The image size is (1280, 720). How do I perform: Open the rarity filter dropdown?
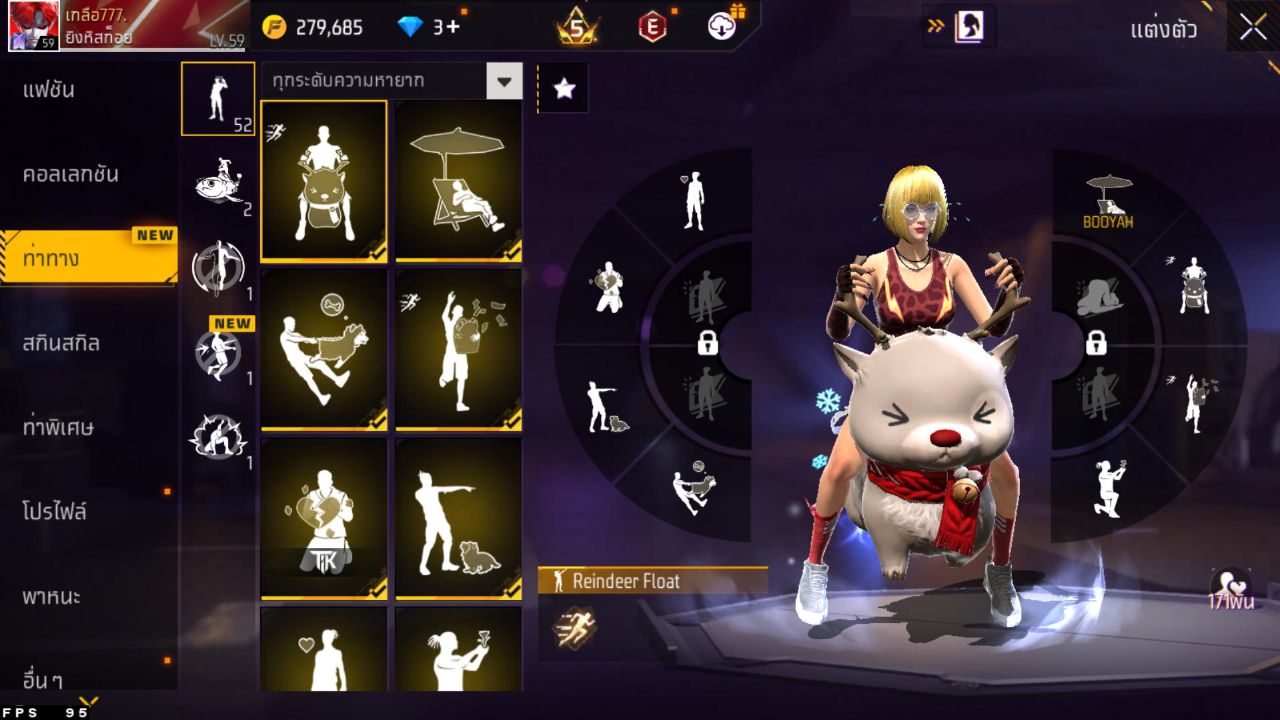tap(504, 81)
